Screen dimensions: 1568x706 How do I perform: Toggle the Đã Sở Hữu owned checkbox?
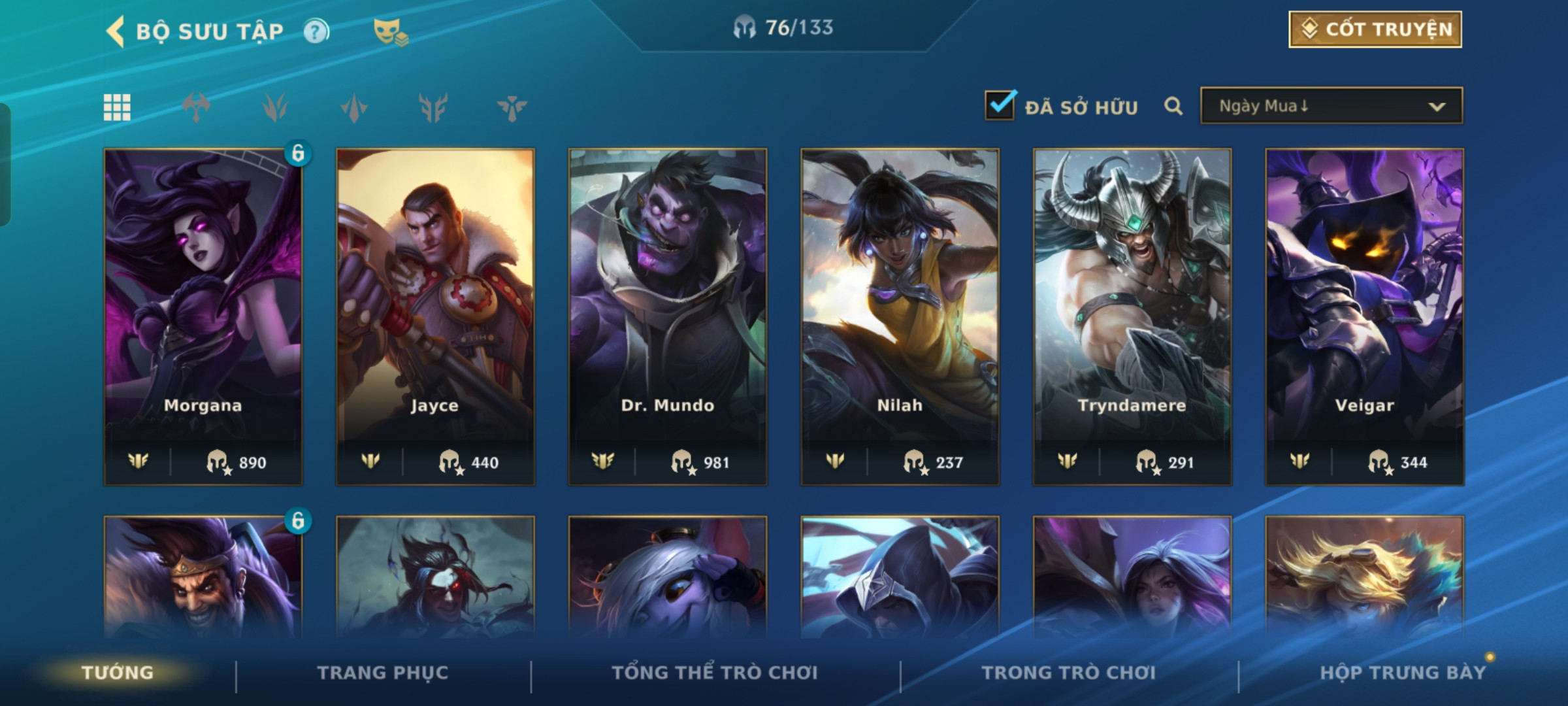(1000, 106)
